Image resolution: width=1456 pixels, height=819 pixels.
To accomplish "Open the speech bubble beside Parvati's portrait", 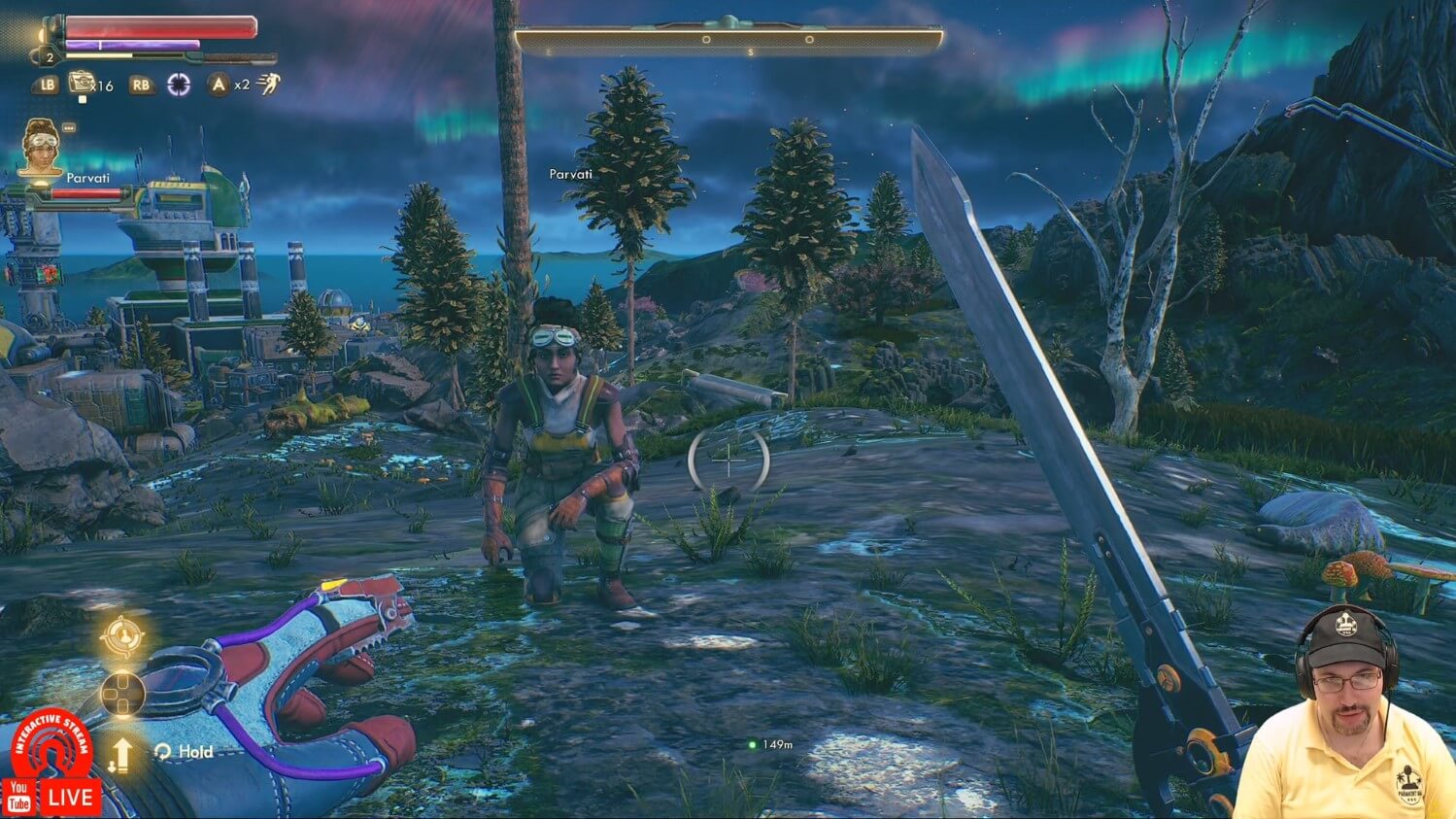I will pyautogui.click(x=69, y=127).
